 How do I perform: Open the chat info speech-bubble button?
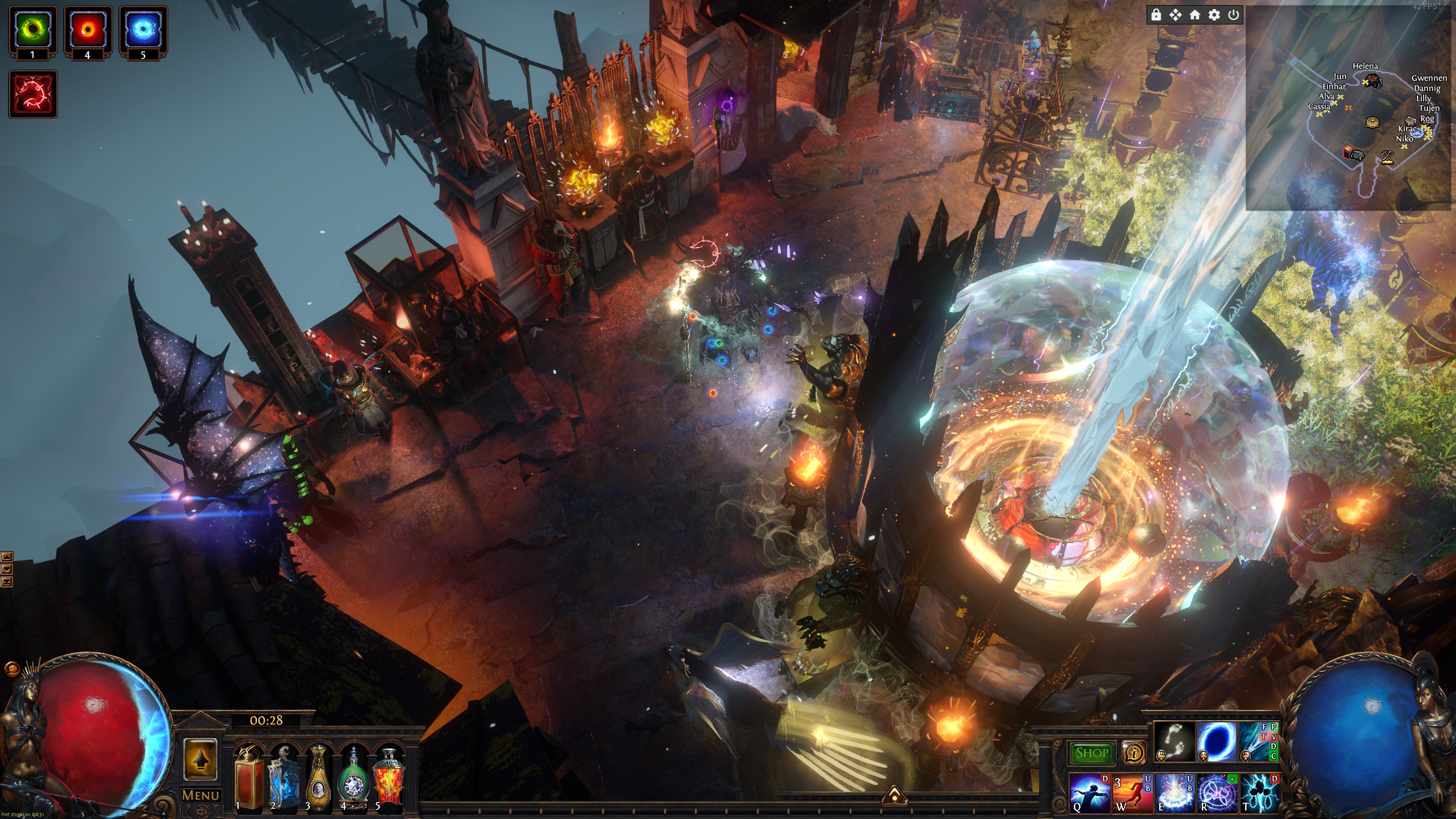coord(1134,753)
